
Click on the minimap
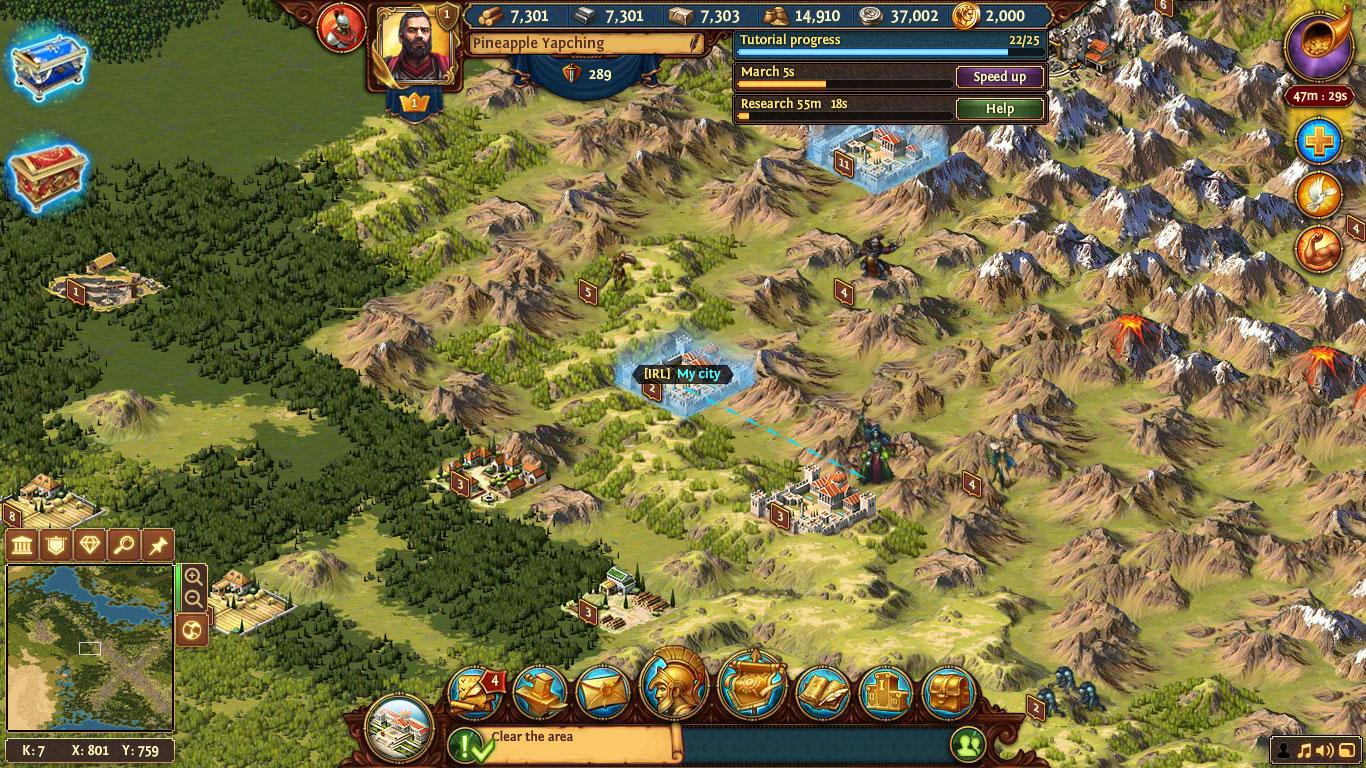click(90, 648)
